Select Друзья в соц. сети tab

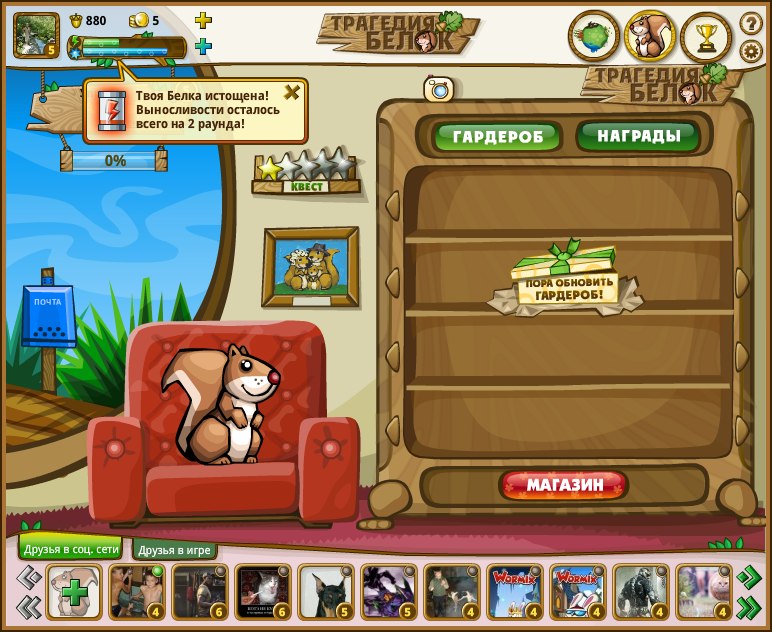[71, 548]
